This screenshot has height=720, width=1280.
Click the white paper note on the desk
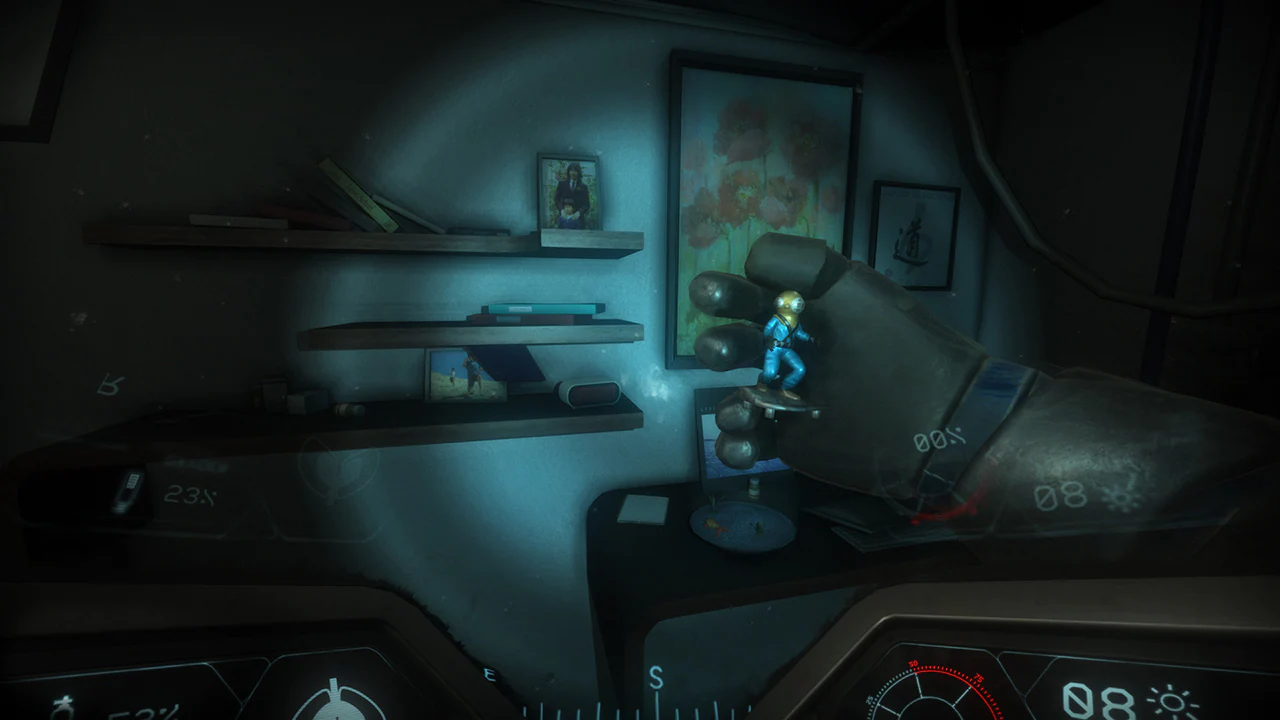tap(640, 510)
